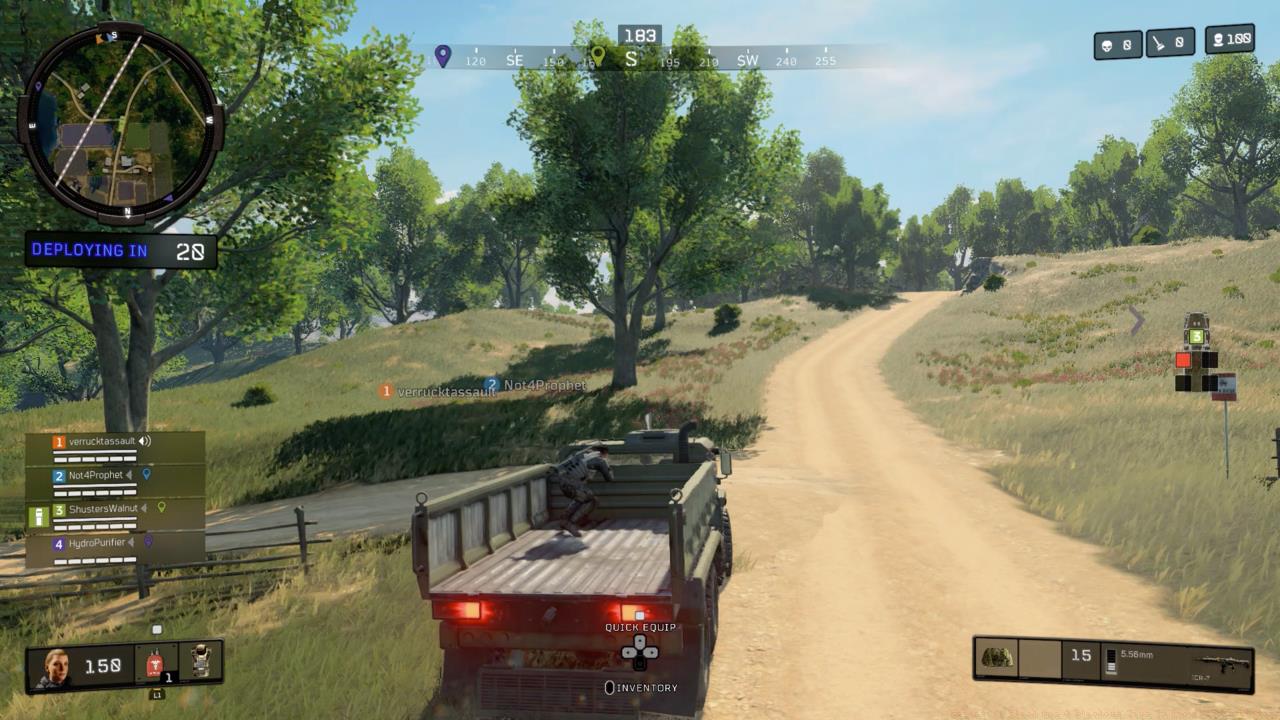Click the alive players count icon showing 100
This screenshot has height=720, width=1280.
pyautogui.click(x=1220, y=40)
